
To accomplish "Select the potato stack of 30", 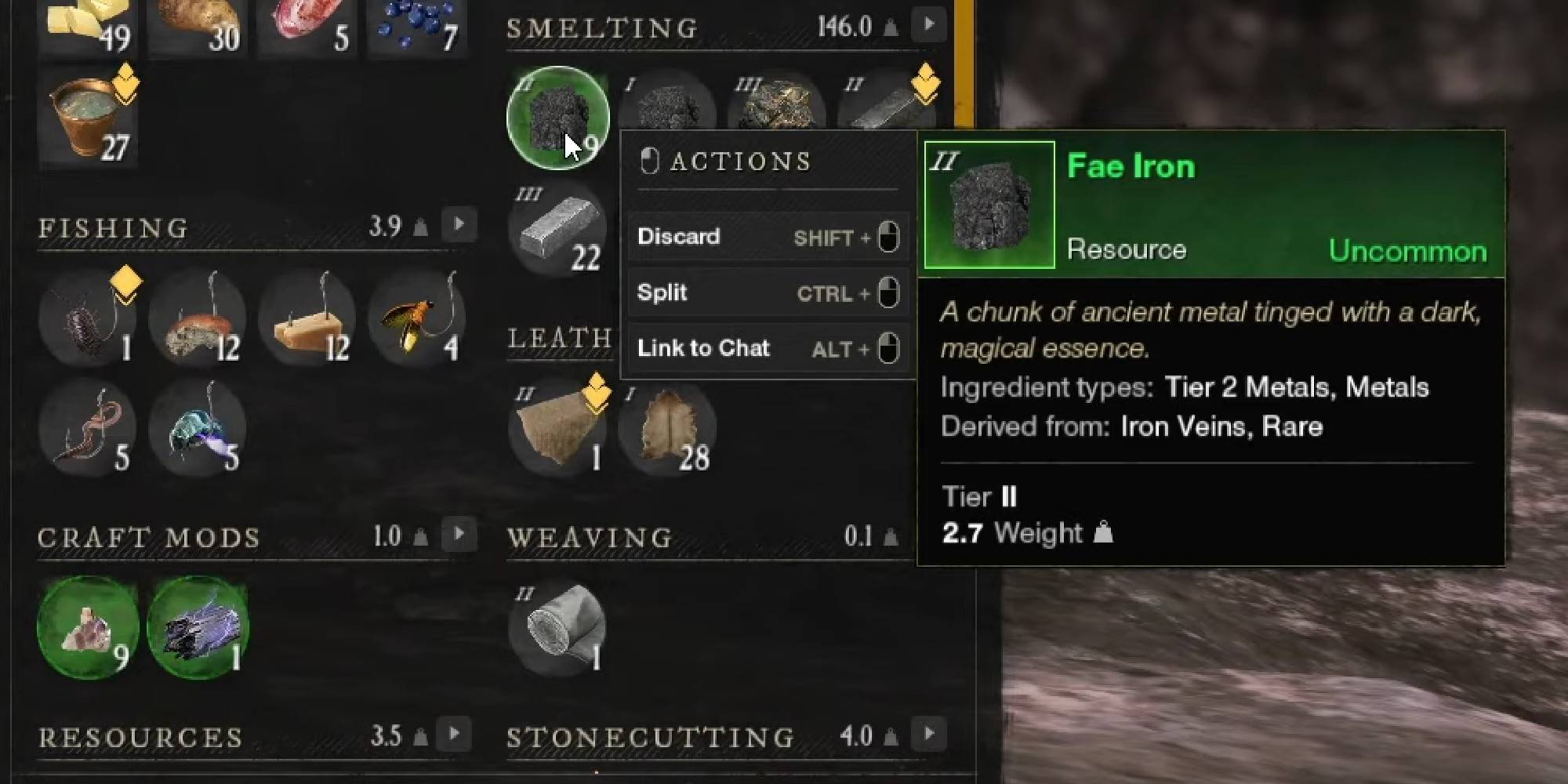I will 196,24.
